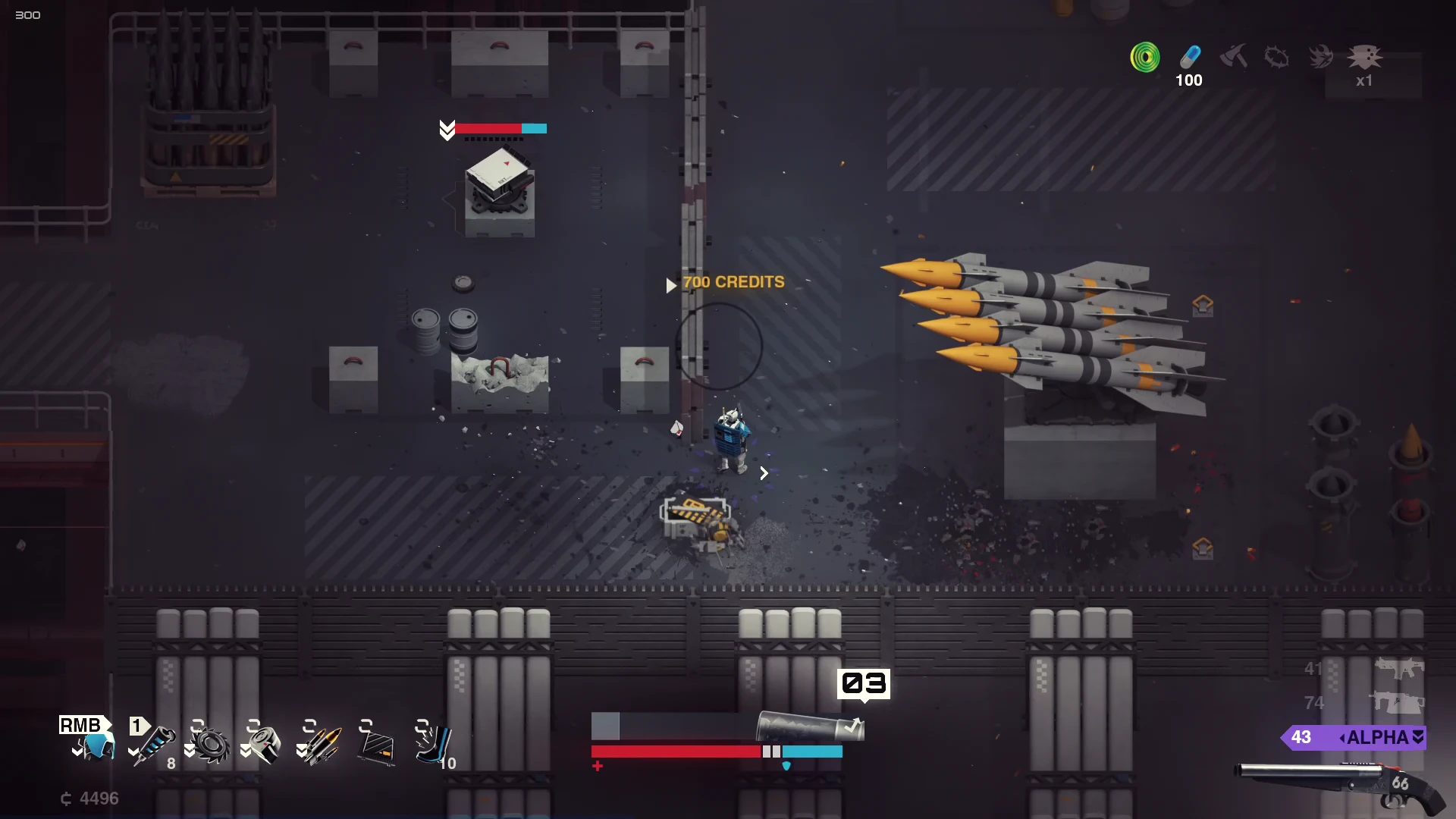Click the green spiral ring status icon

(x=1144, y=57)
